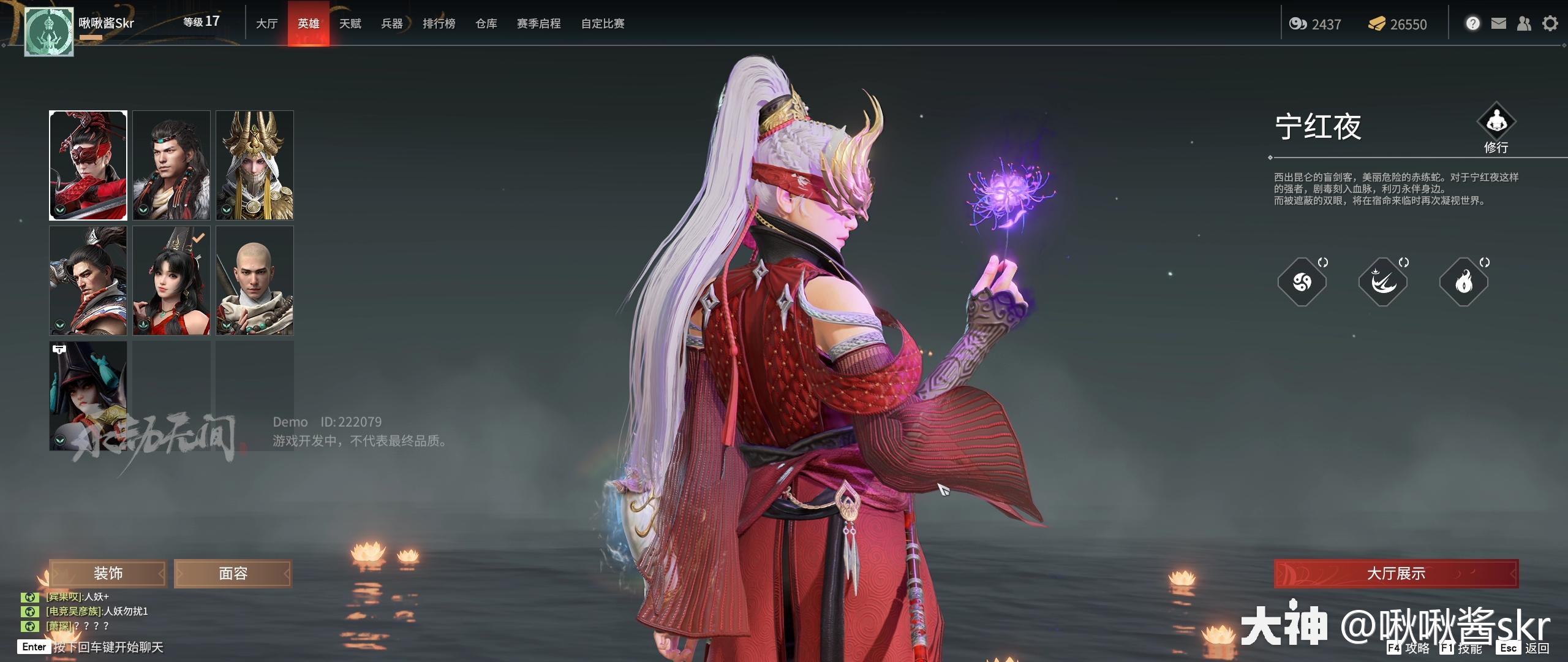Show the 排行榜 leaderboard tab

coord(439,23)
